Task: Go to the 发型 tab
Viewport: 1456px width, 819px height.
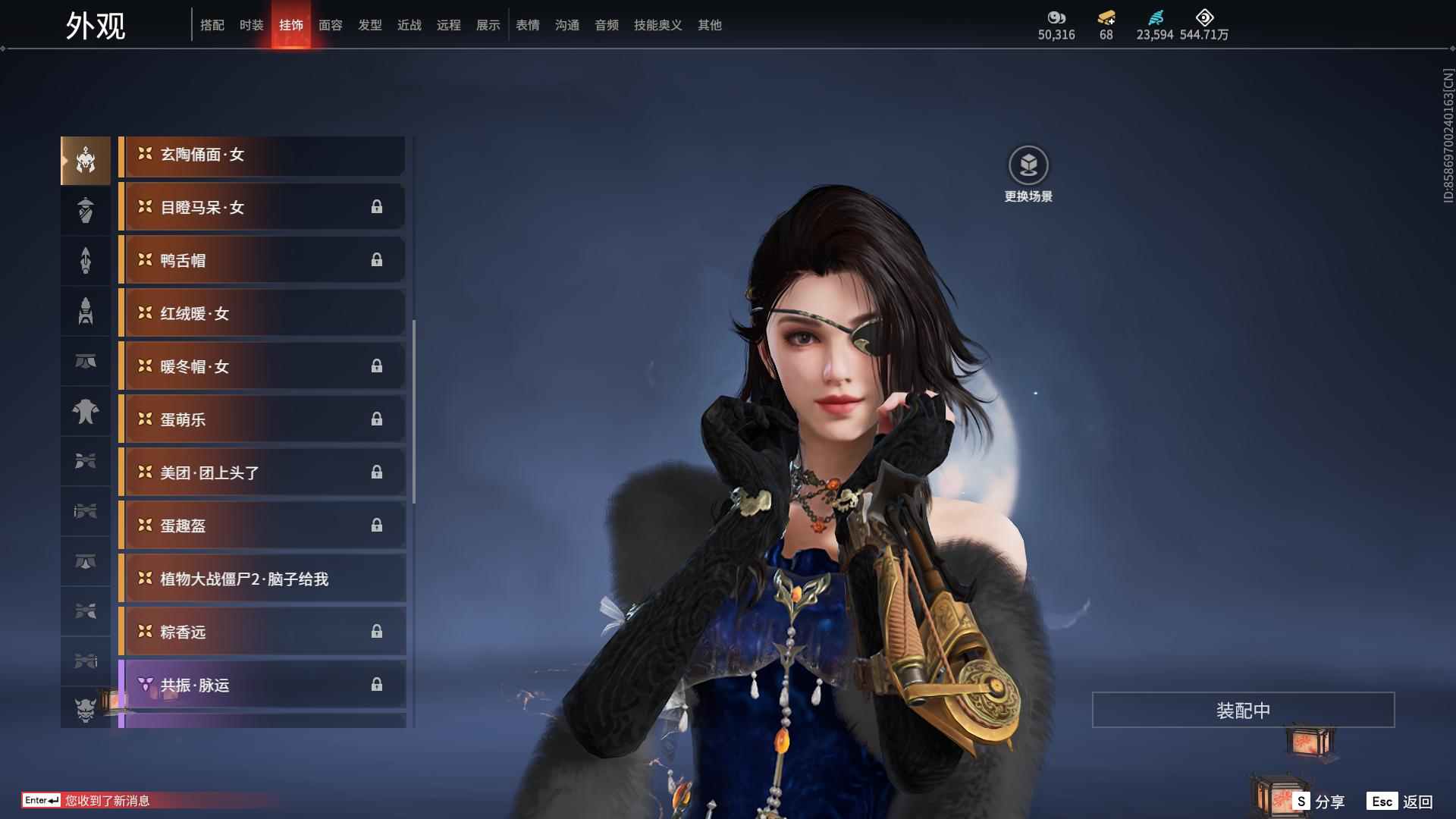Action: (369, 25)
